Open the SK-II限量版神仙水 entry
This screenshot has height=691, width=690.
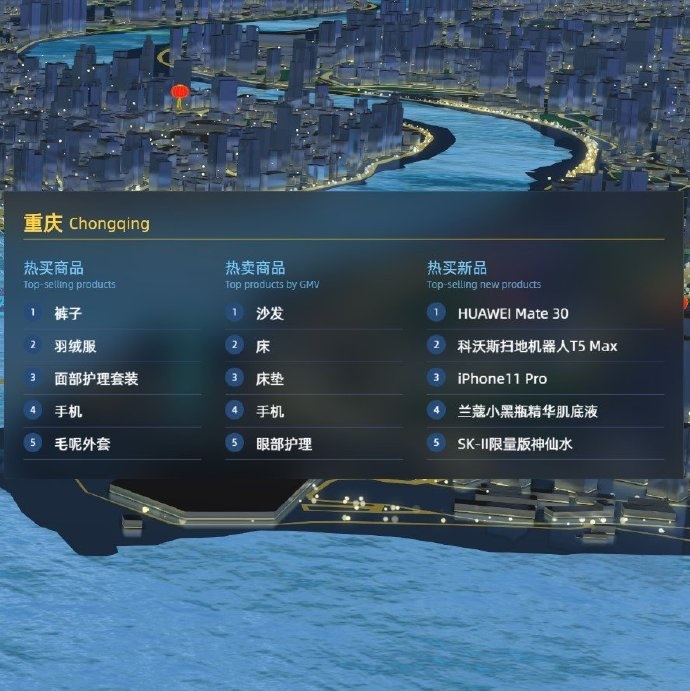(x=515, y=444)
